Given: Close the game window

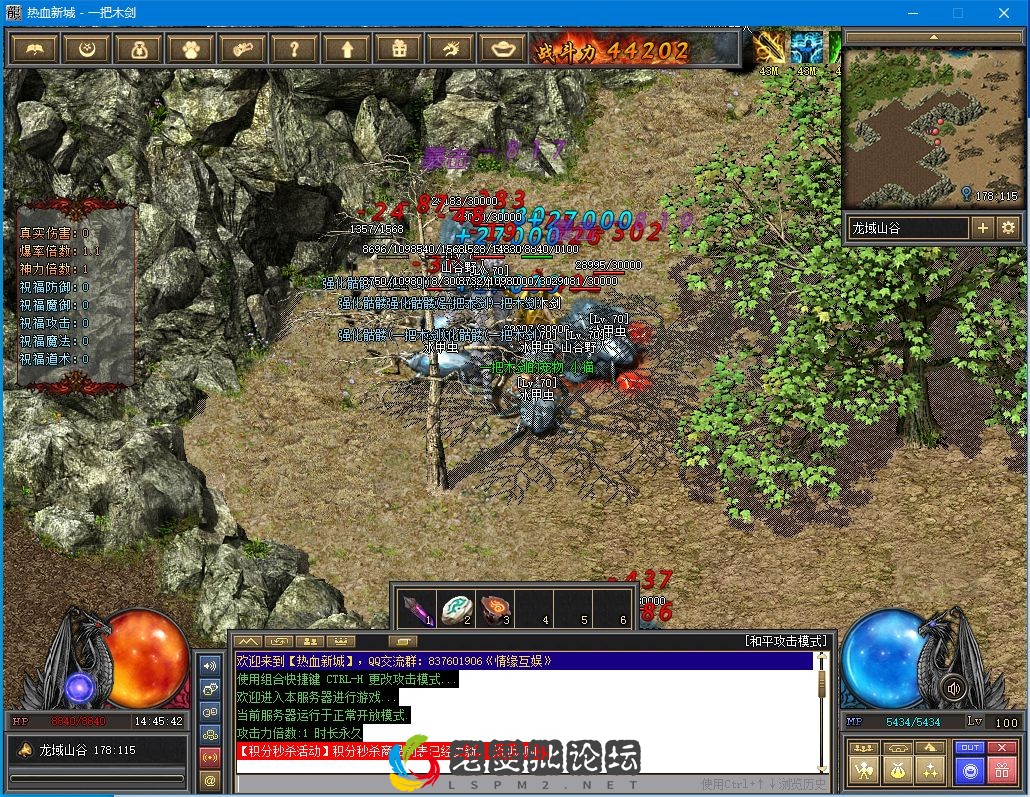Looking at the screenshot, I should point(1004,13).
